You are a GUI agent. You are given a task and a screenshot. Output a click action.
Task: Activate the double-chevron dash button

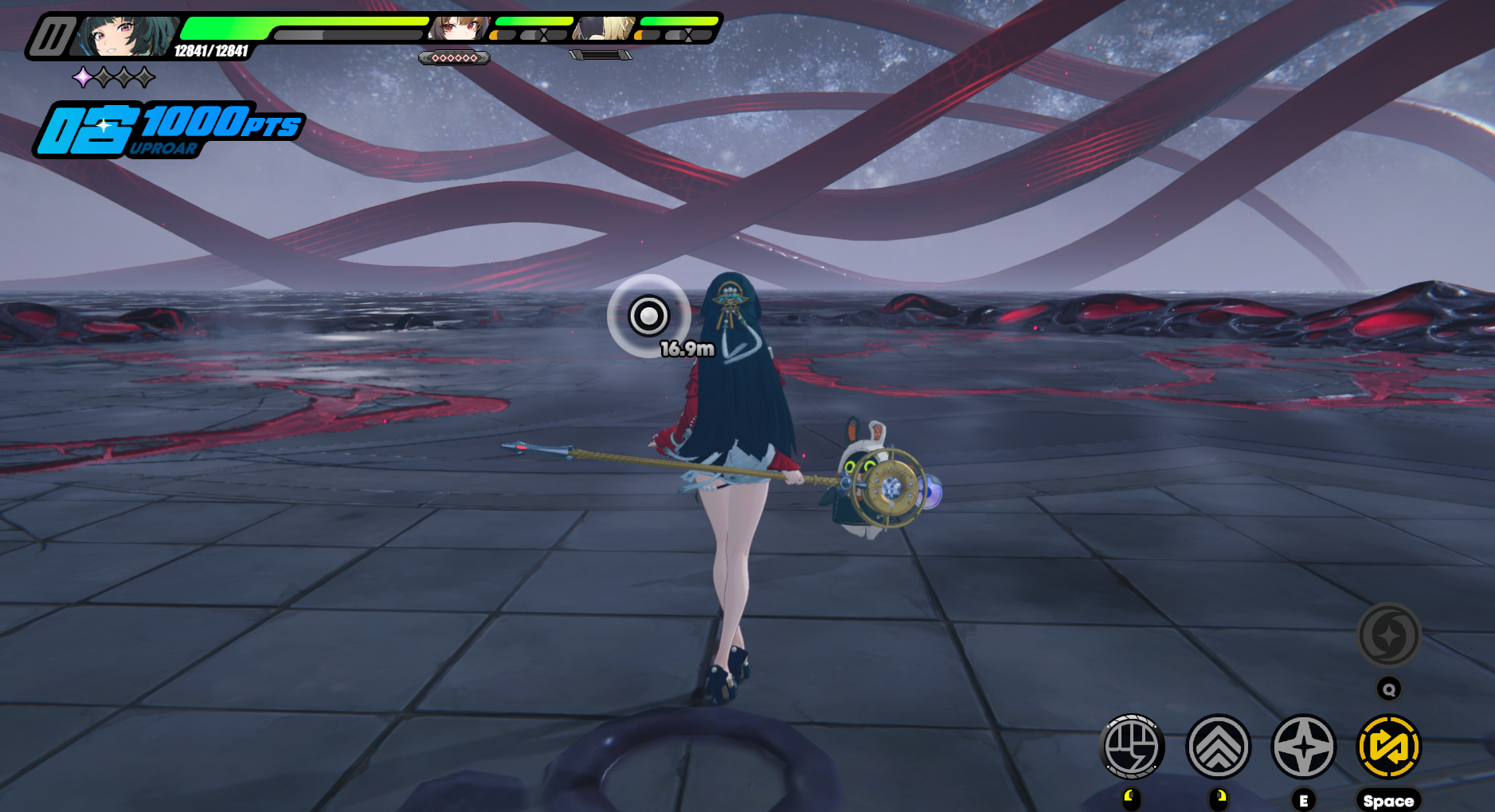(x=1218, y=747)
